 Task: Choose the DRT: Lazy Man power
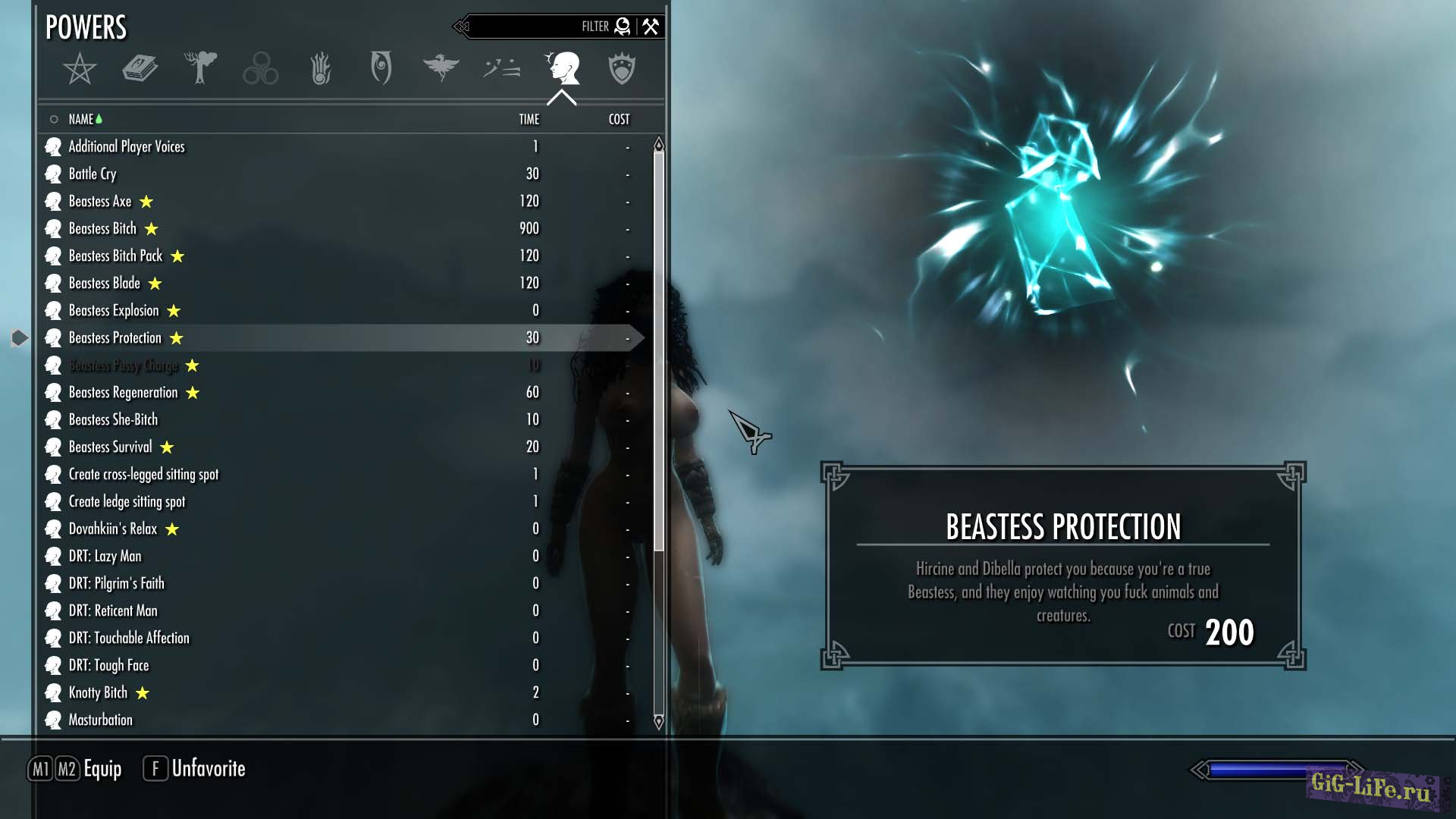coord(105,556)
